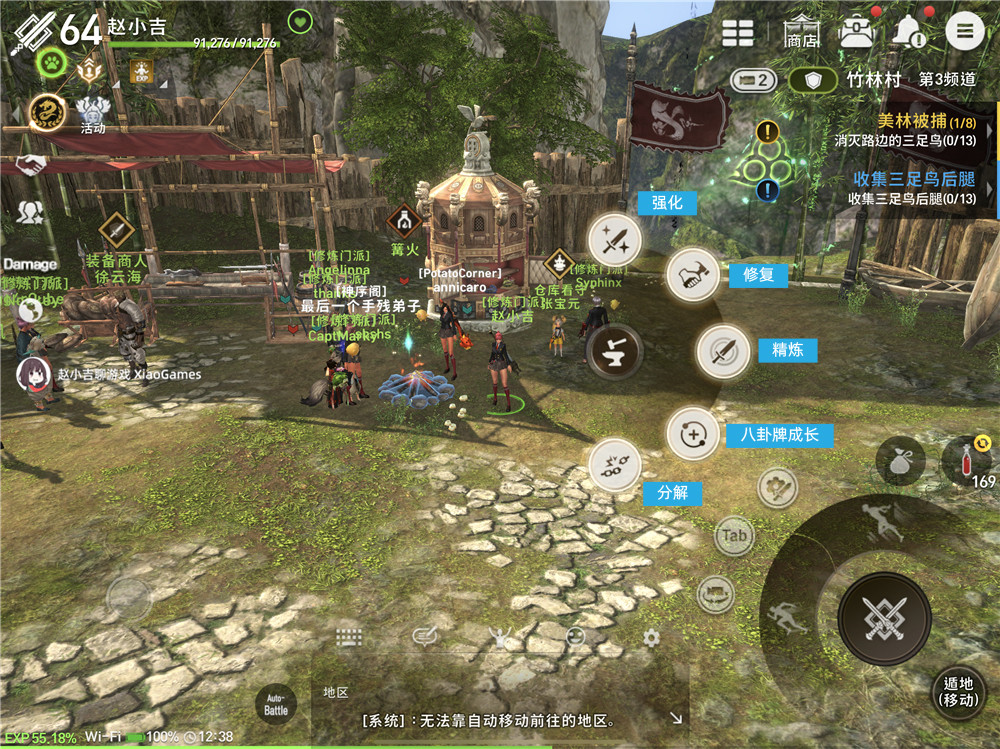Viewport: 1000px width, 749px height.
Task: Toggle the Auto-Battle button
Action: tap(276, 704)
